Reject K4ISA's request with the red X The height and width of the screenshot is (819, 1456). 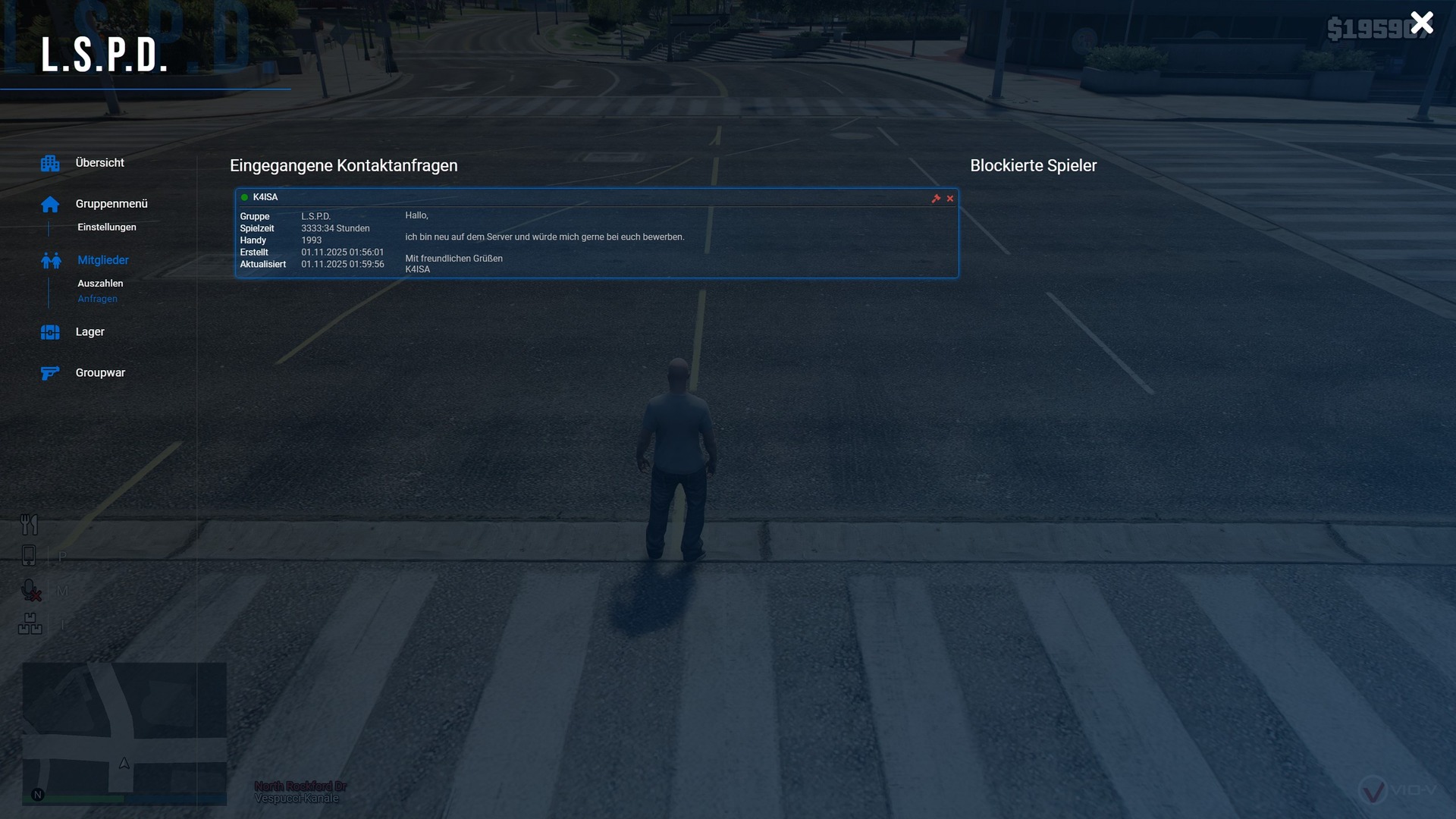click(x=950, y=199)
